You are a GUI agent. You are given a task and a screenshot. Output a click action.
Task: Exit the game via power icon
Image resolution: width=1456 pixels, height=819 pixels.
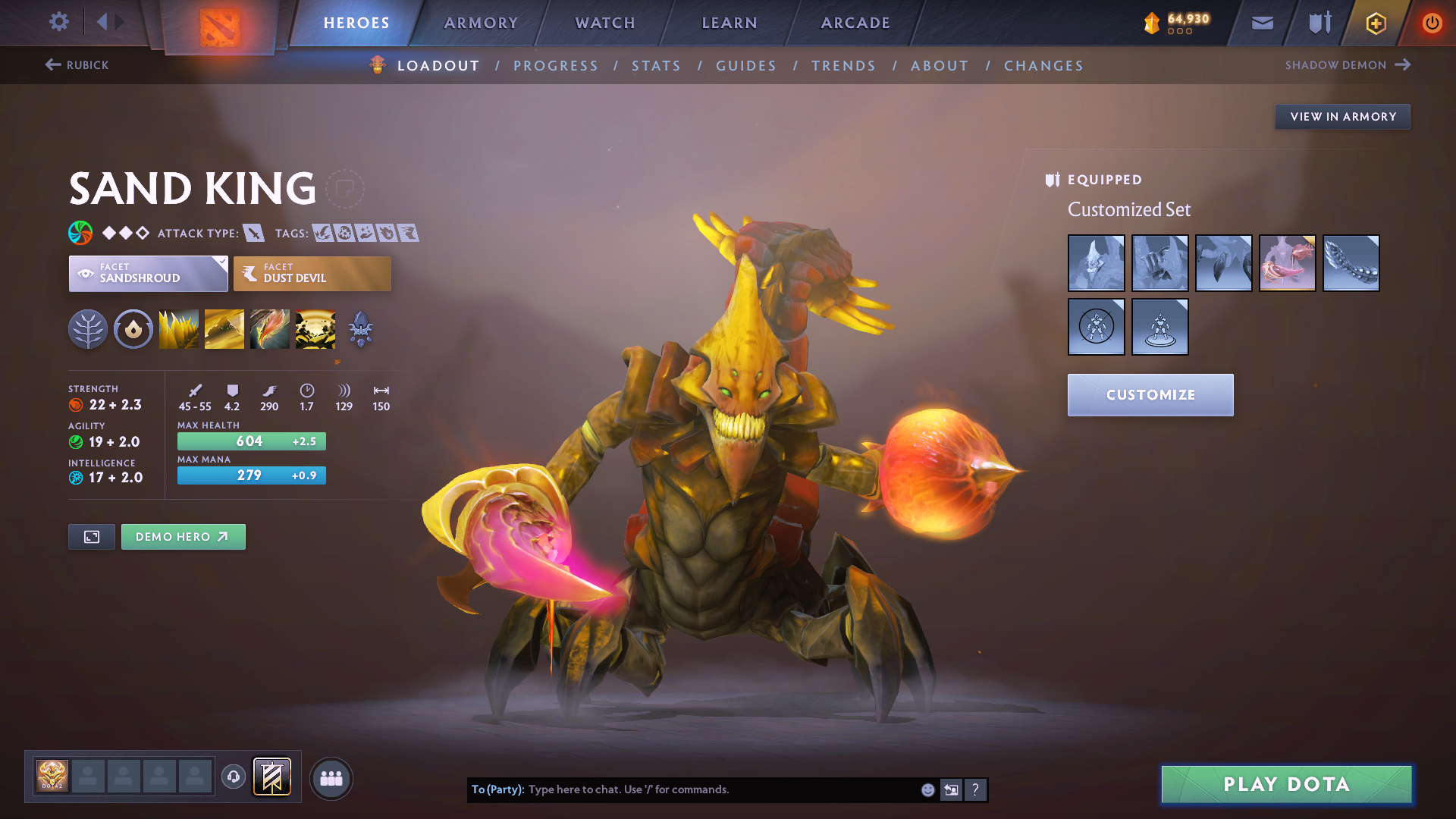pyautogui.click(x=1432, y=23)
